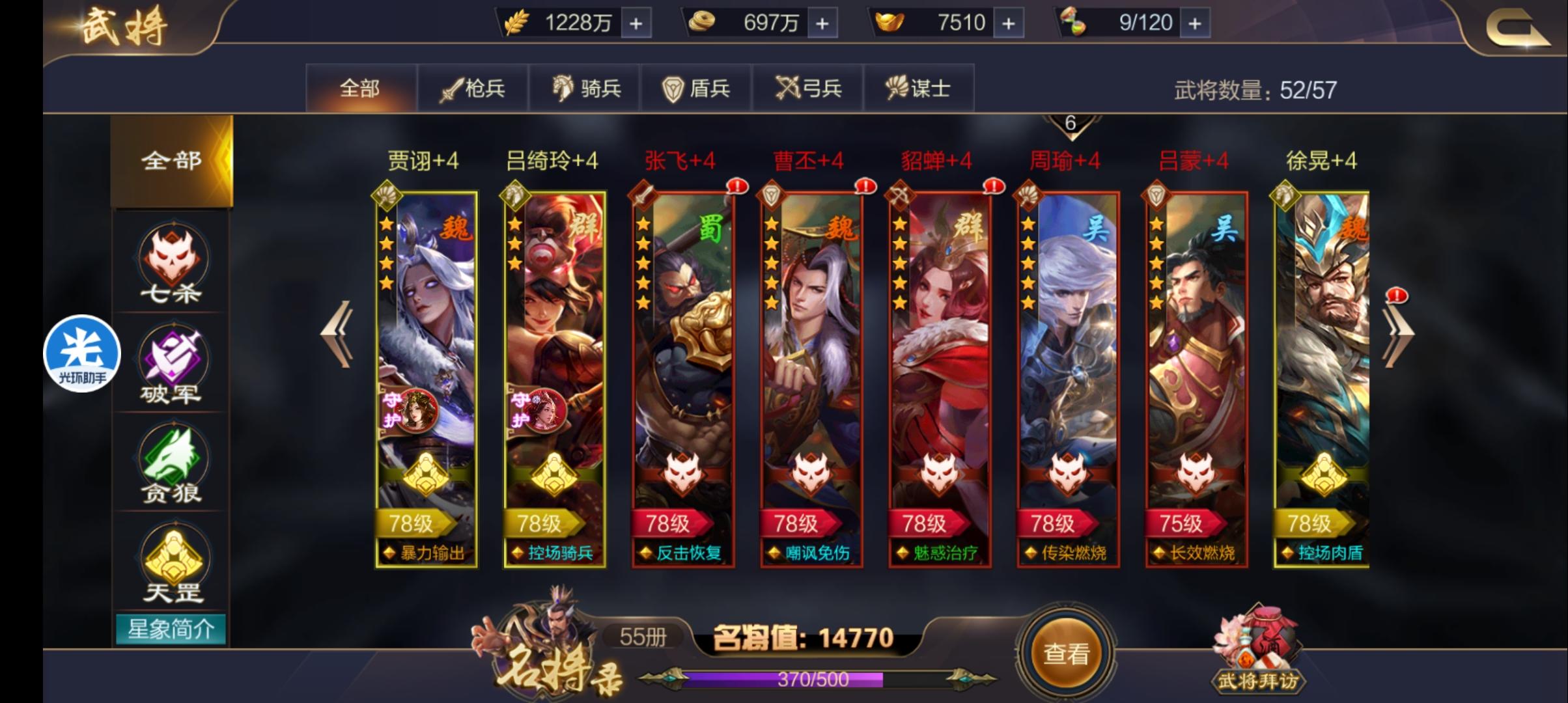
Task: Switch to the 盾兵 shield tab
Action: click(695, 87)
